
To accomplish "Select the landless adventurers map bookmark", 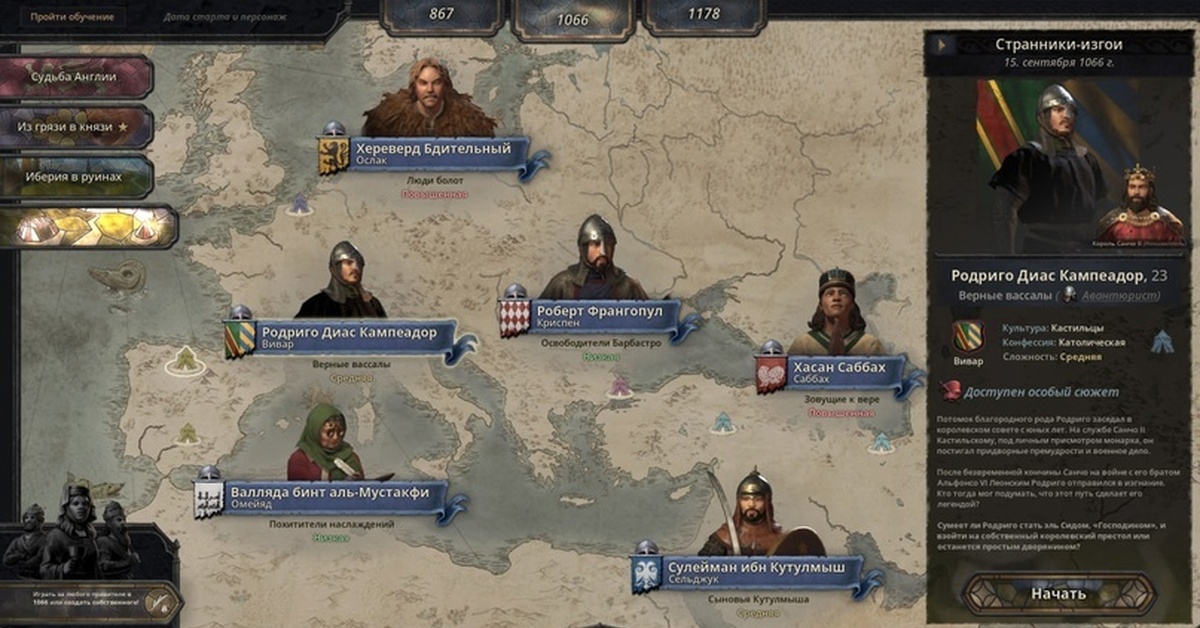I will click(x=88, y=227).
